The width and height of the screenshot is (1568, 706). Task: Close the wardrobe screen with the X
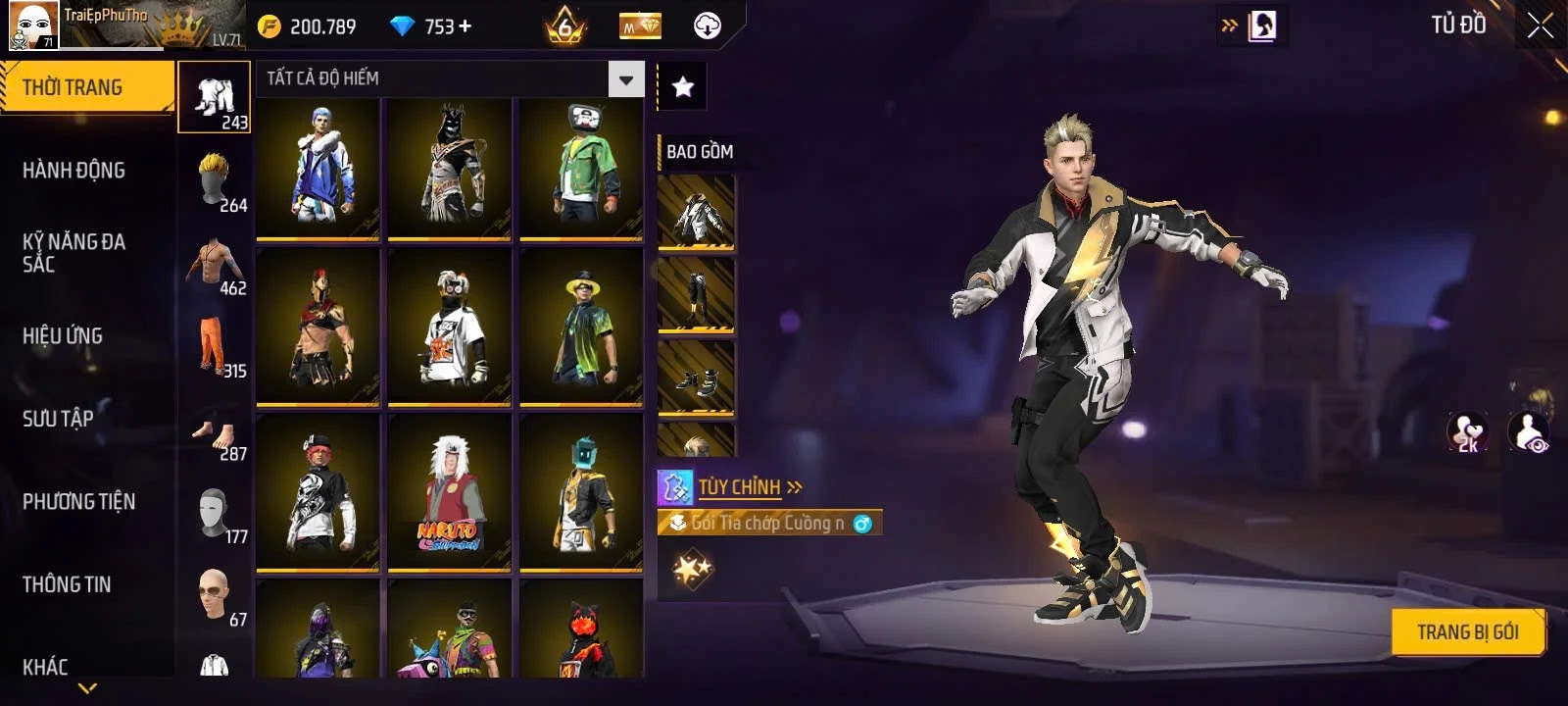1540,26
